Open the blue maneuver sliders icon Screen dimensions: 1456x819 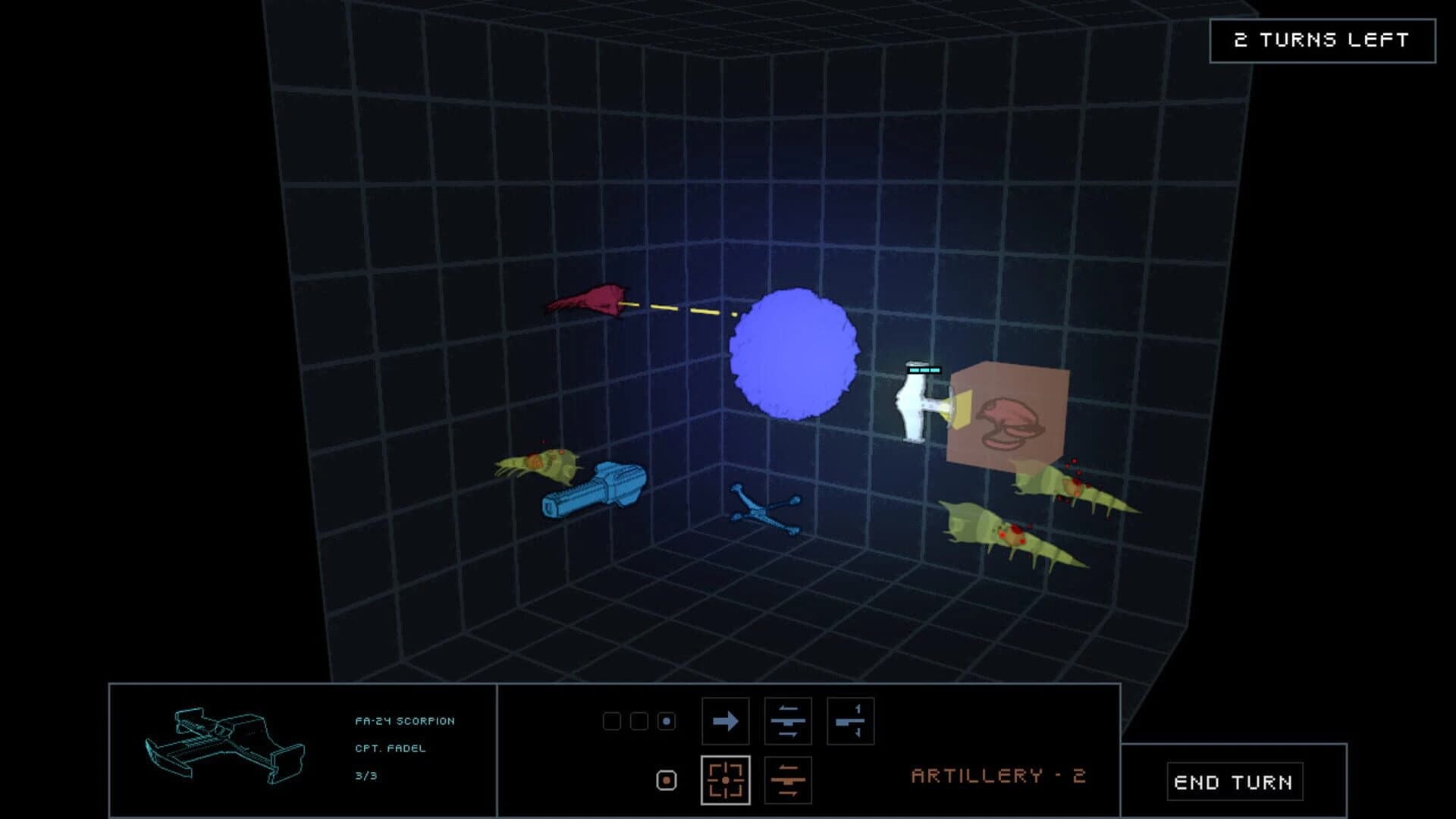coord(789,721)
